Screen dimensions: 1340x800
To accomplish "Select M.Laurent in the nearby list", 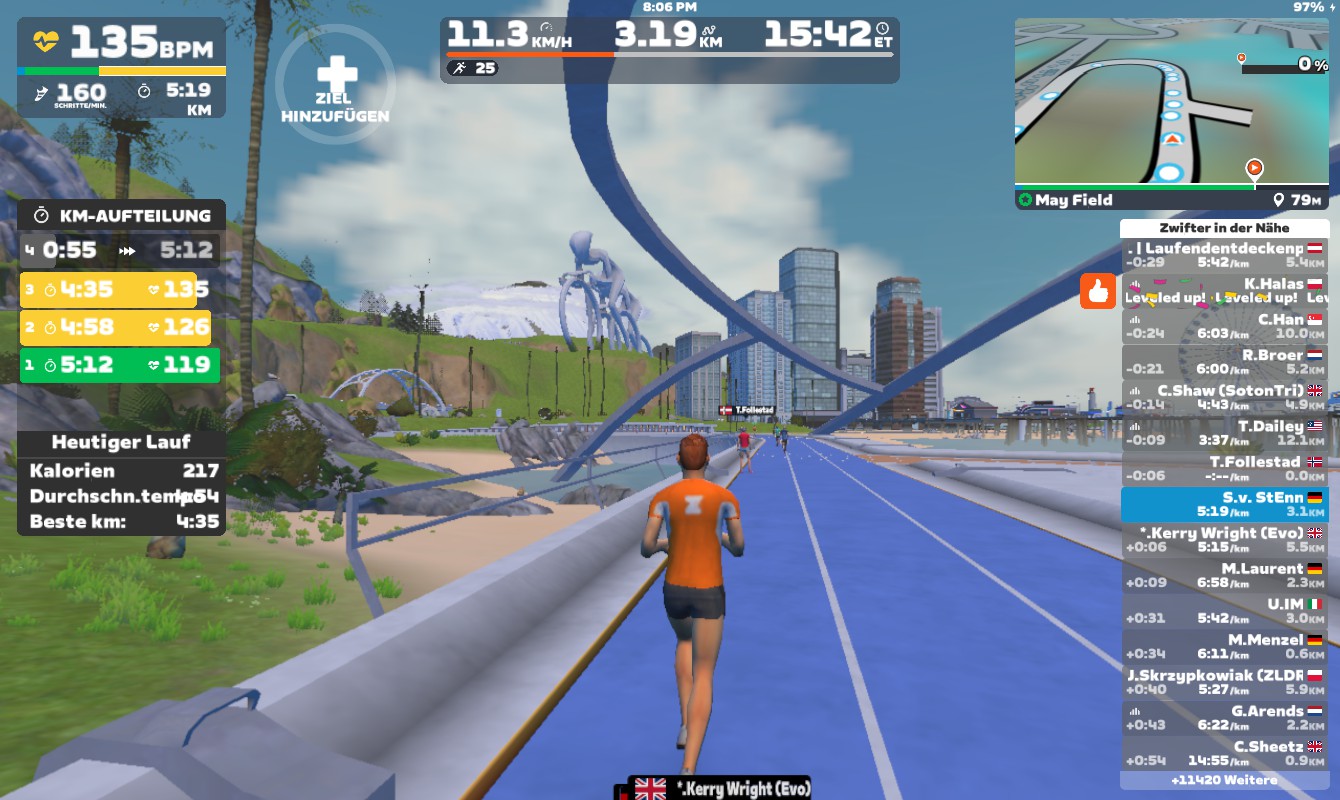I will (1225, 576).
